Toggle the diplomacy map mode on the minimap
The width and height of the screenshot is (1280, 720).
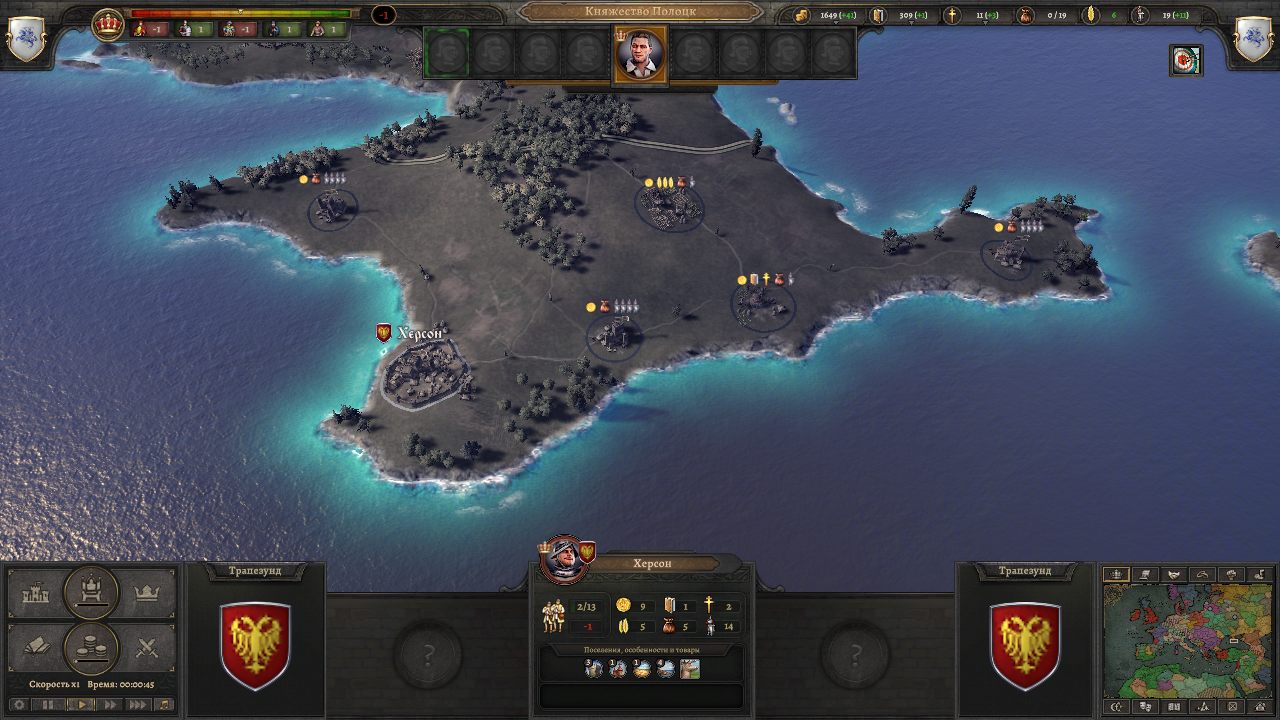coord(1173,574)
